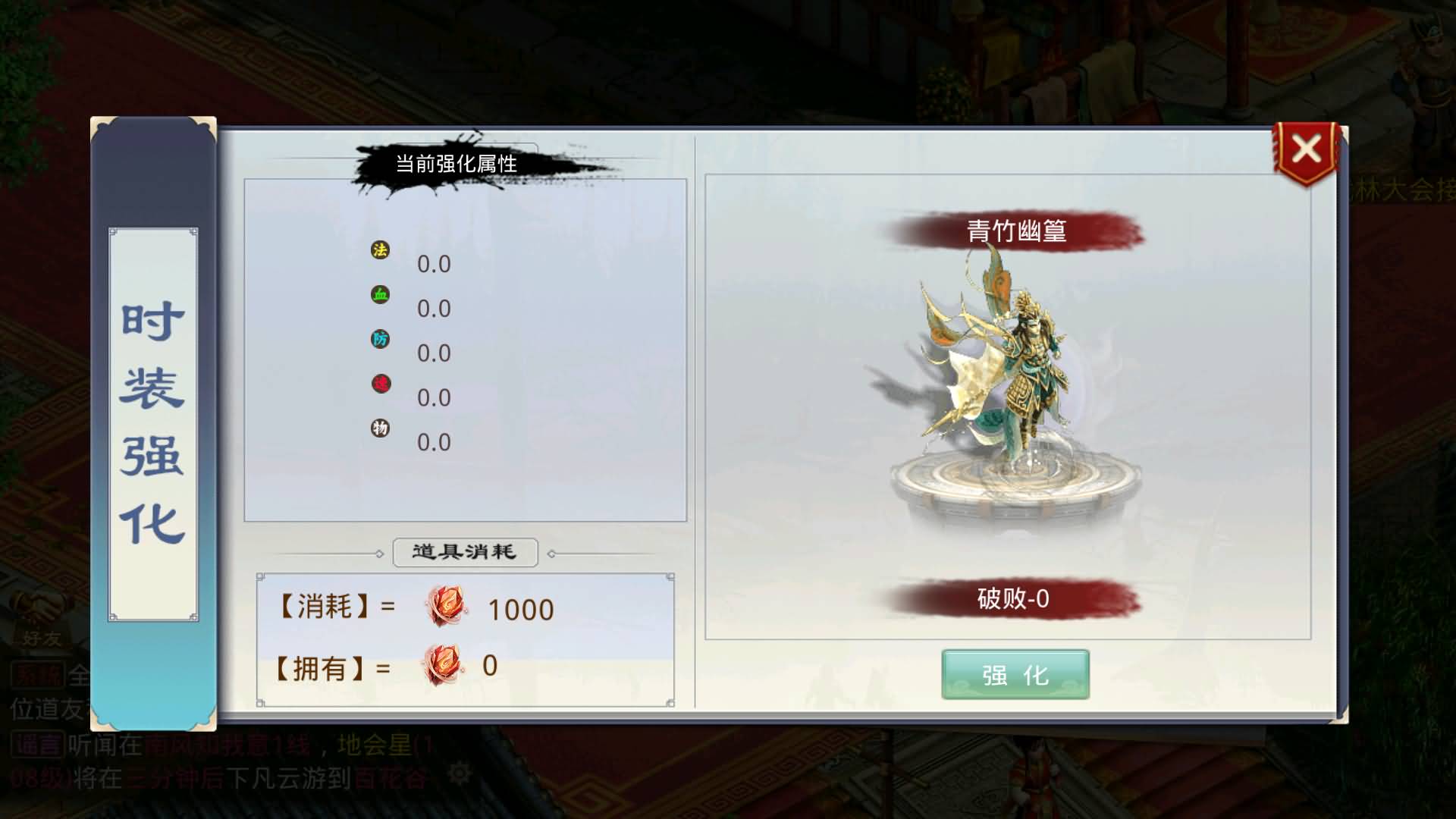
Task: Click the 当前强化属性 ink header
Action: tap(455, 162)
